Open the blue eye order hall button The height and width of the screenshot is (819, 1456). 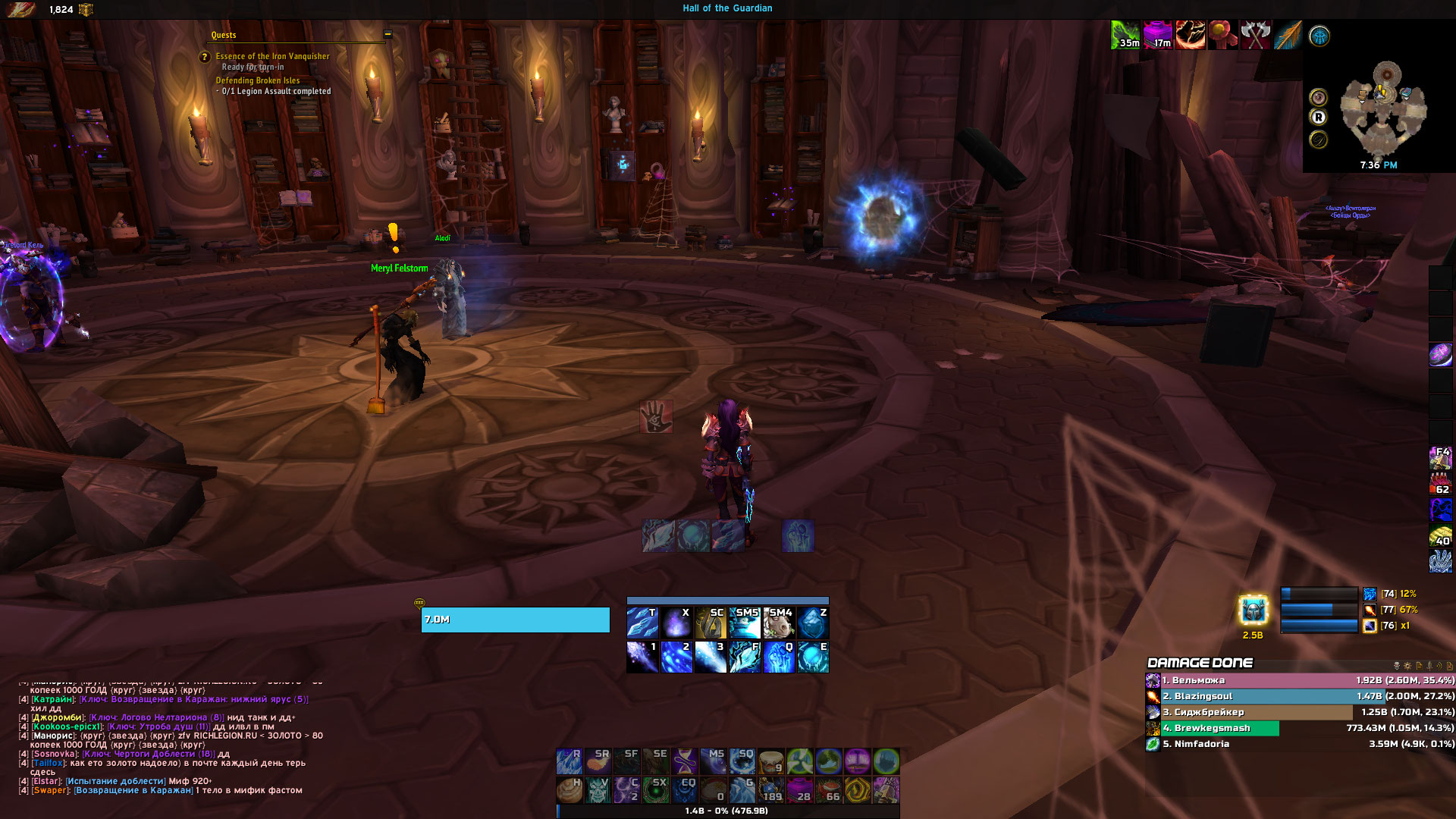pos(1319,36)
